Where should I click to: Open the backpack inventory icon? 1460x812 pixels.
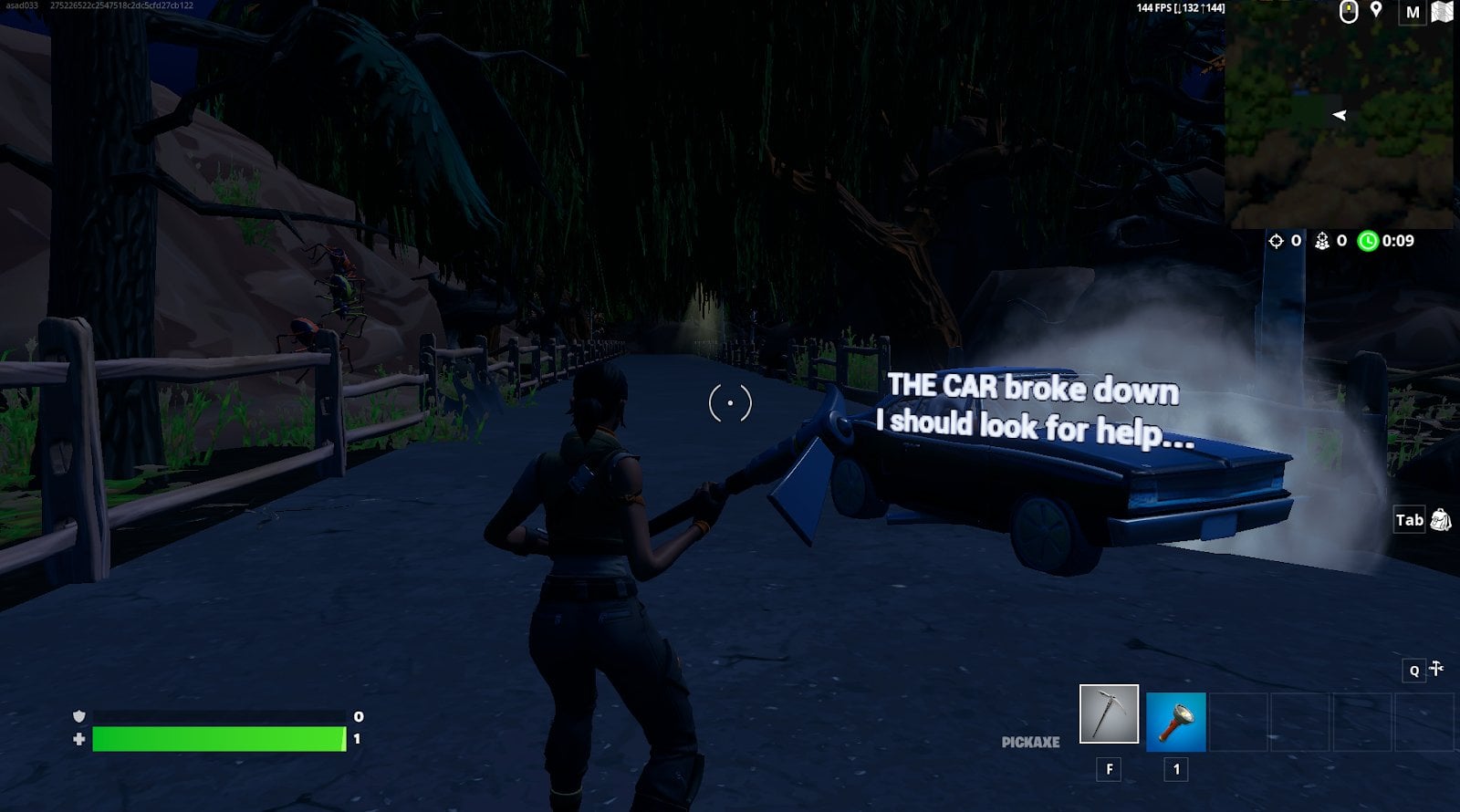(1441, 520)
